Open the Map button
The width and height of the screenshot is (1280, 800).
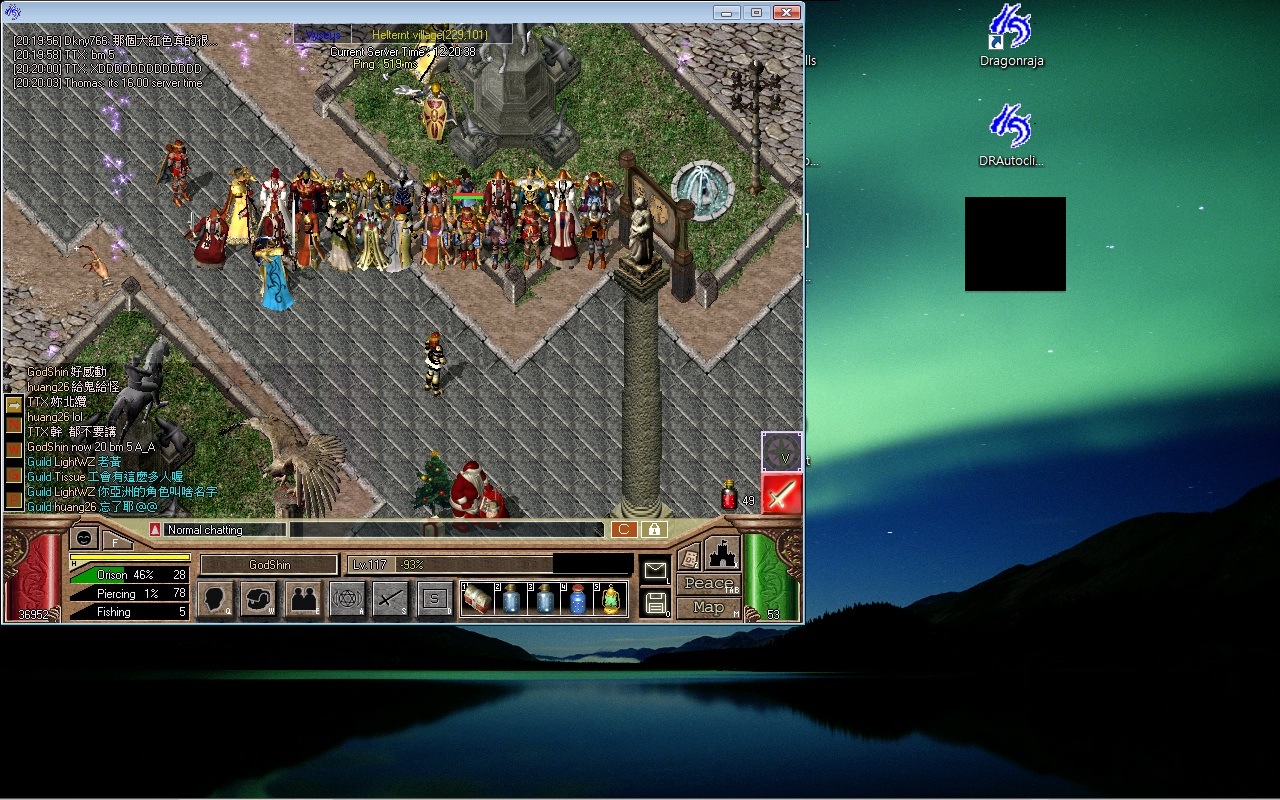click(x=708, y=608)
